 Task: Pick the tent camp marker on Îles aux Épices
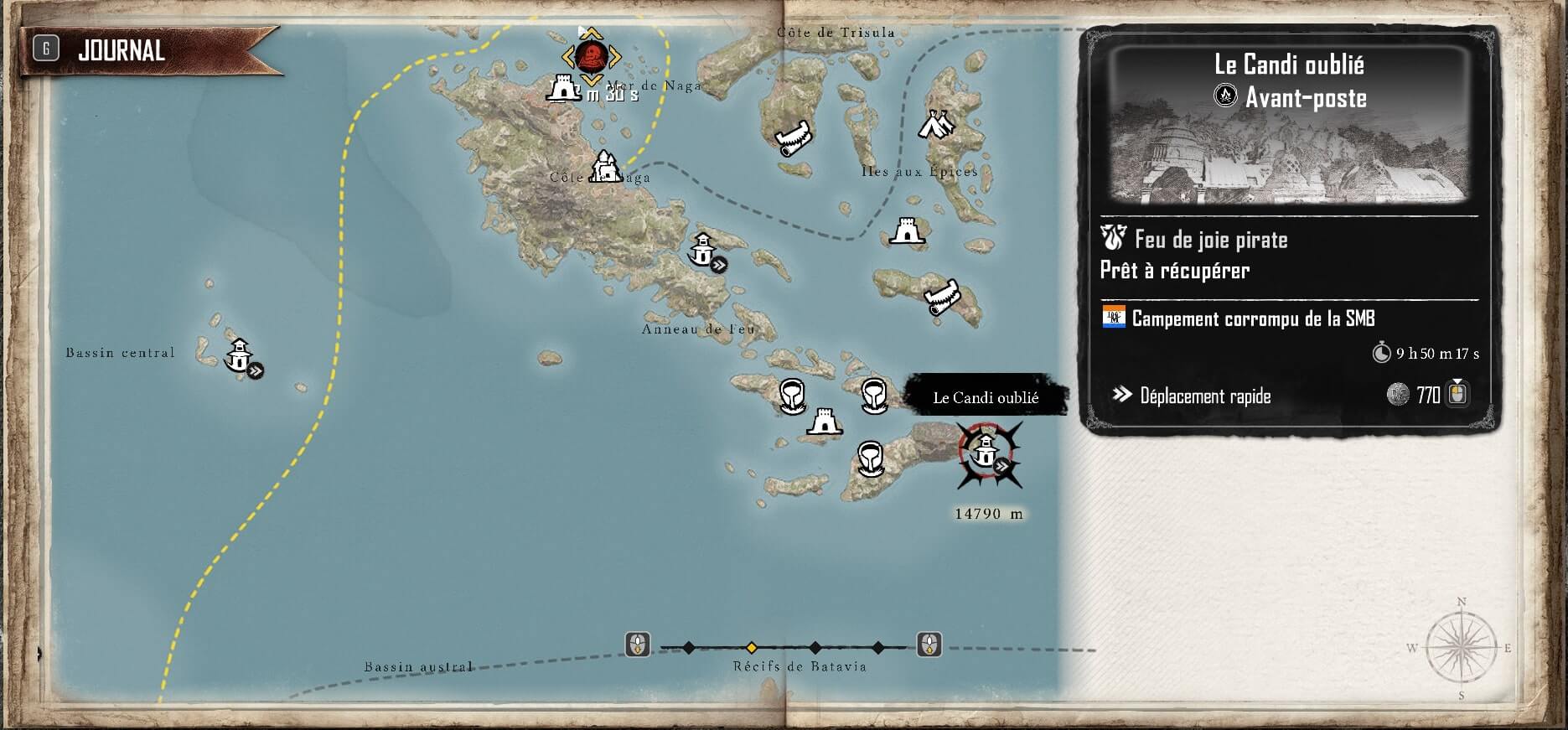point(936,125)
